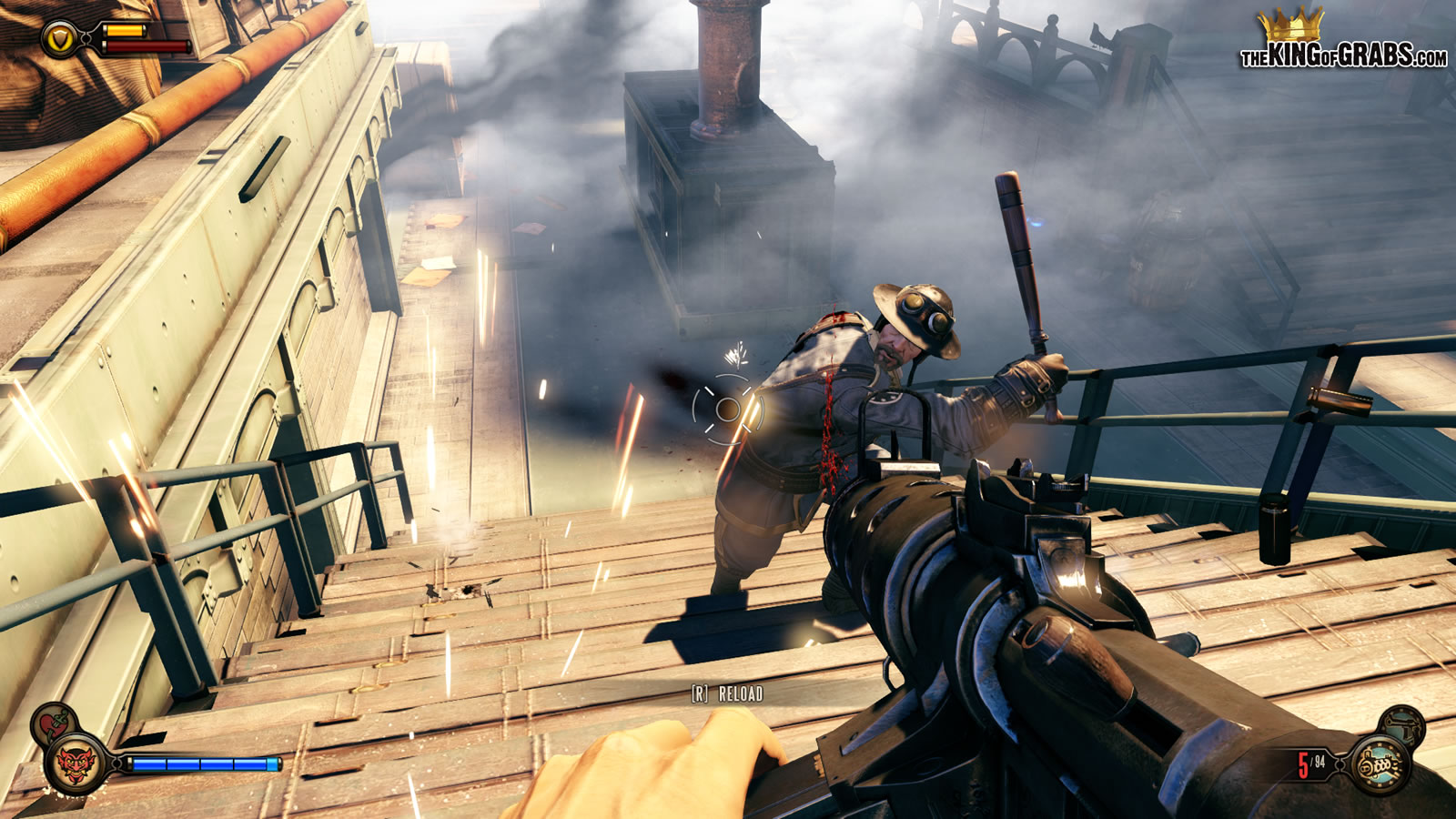Click the equipped crank gun weapon icon
This screenshot has height=819, width=1456.
coord(1380,765)
